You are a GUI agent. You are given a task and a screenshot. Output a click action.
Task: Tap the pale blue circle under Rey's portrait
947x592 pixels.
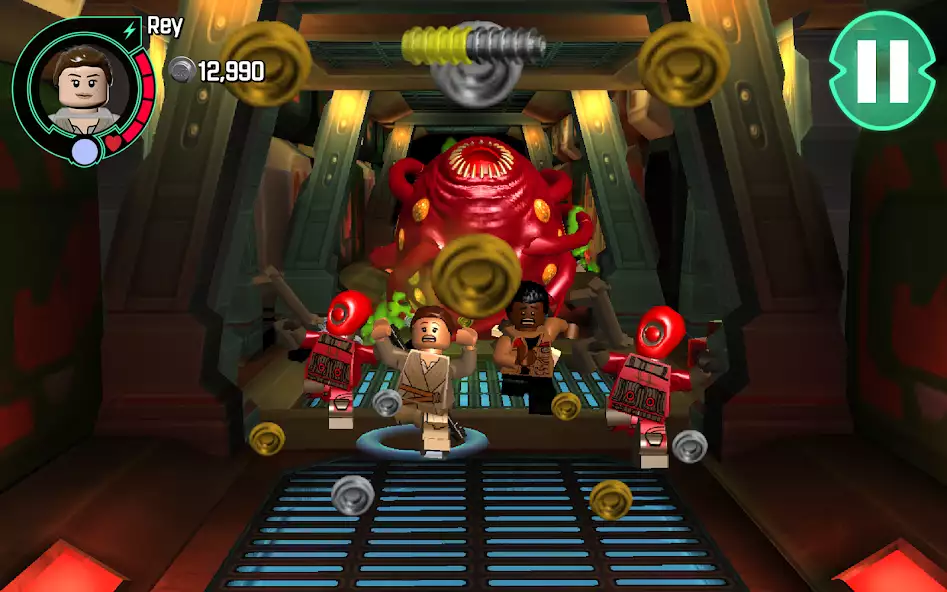(85, 151)
